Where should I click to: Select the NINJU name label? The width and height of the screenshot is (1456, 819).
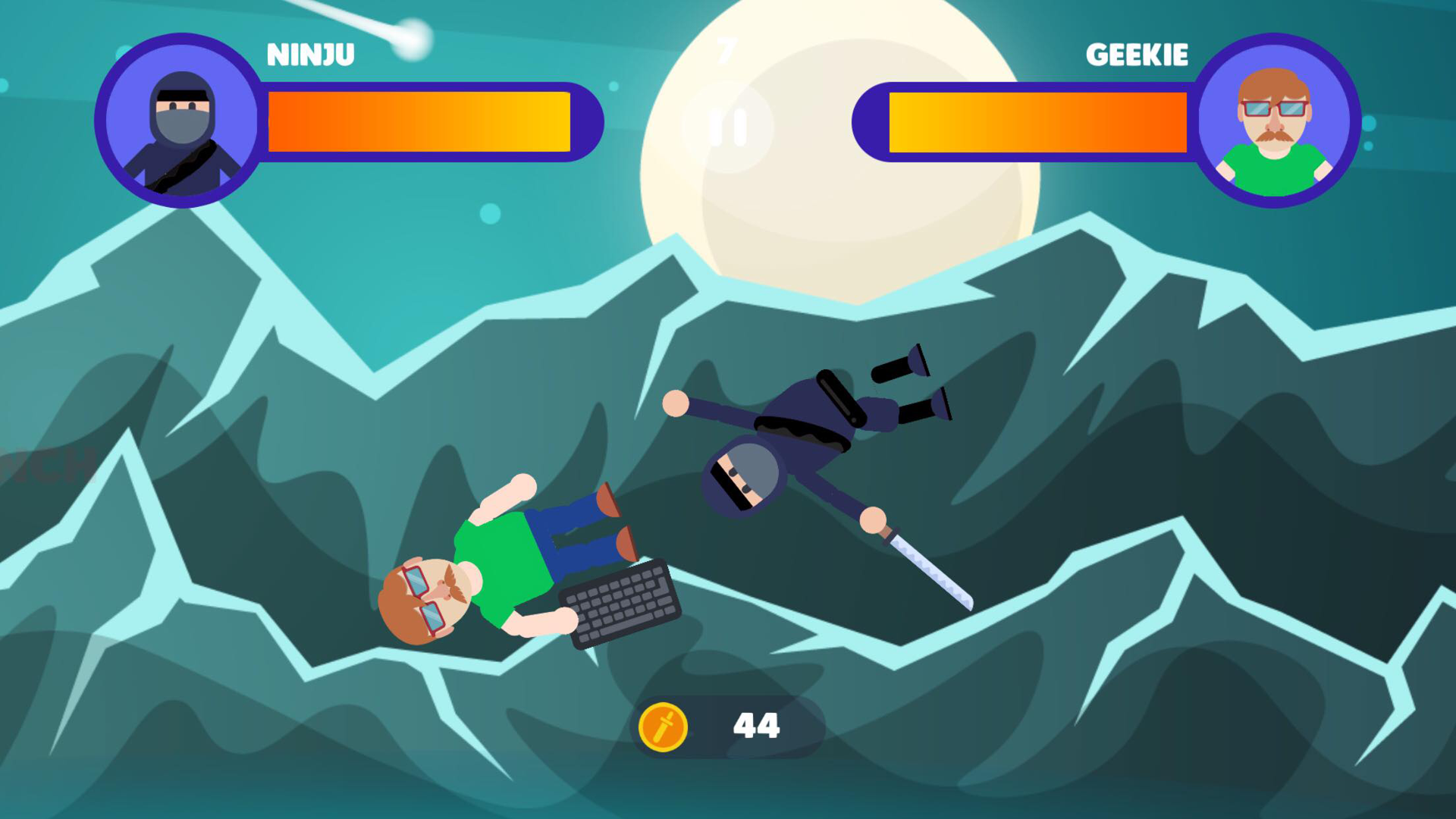coord(311,53)
